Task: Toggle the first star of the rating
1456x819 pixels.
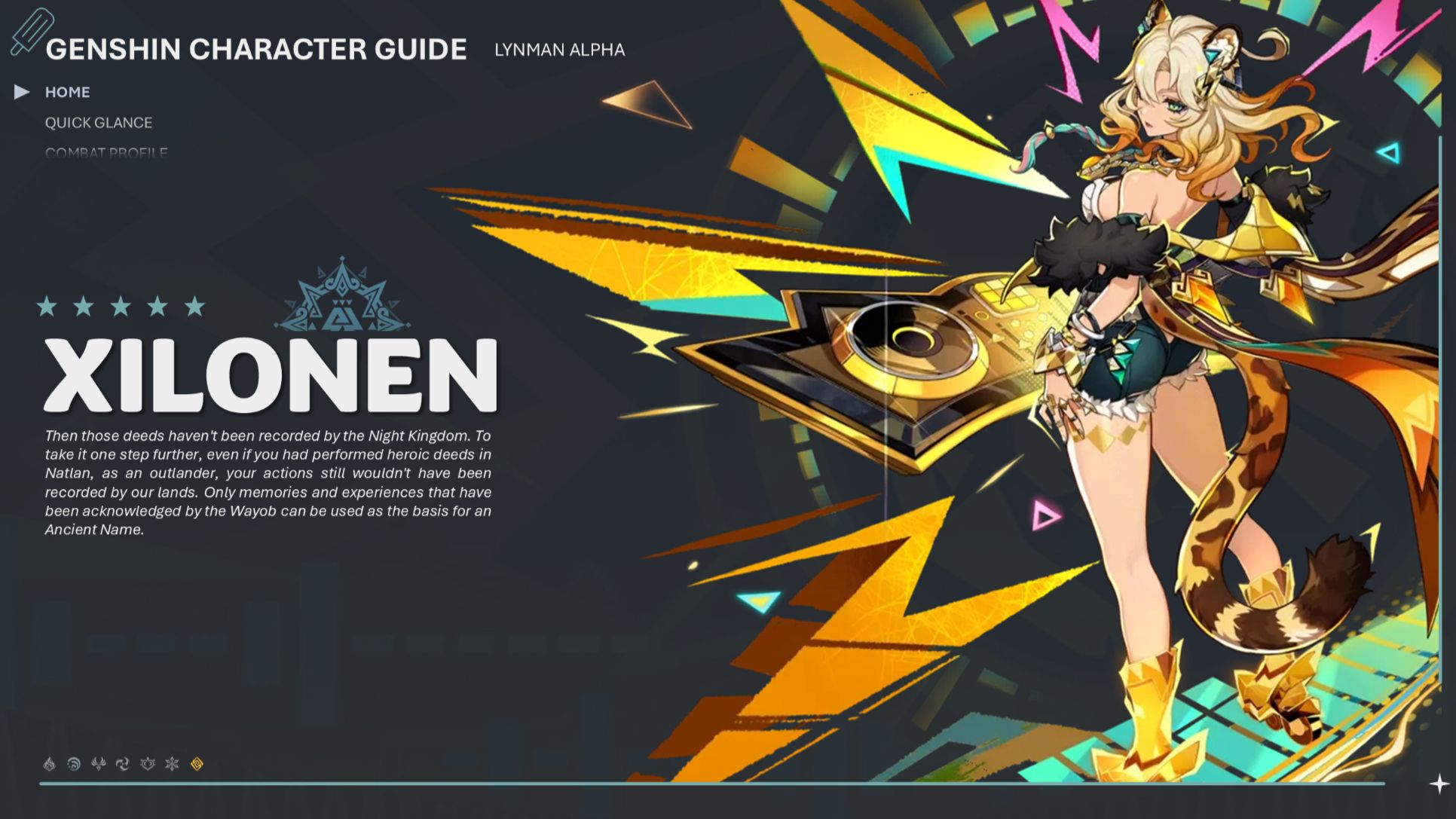Action: coord(48,307)
